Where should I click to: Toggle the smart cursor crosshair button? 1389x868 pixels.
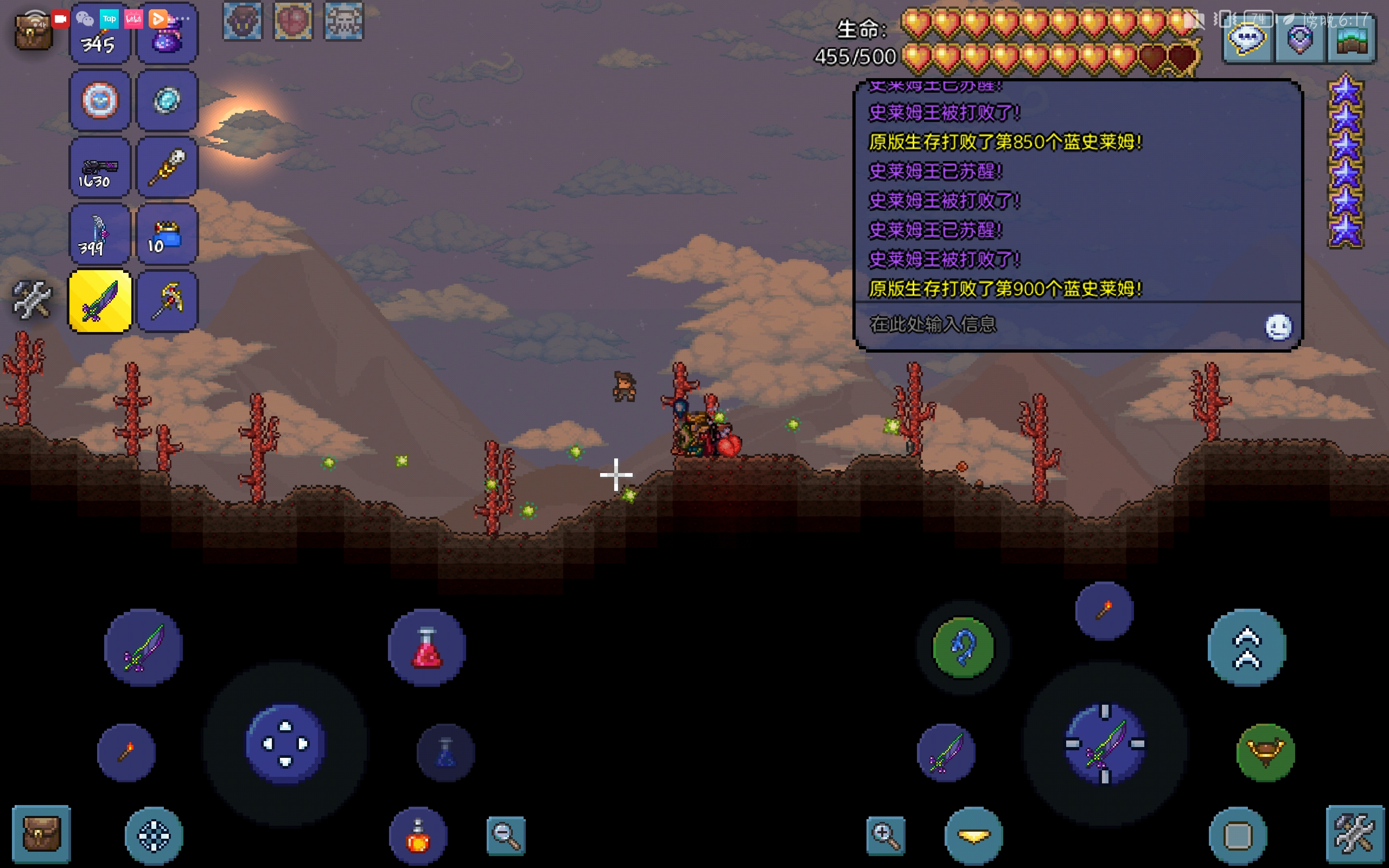[x=154, y=836]
